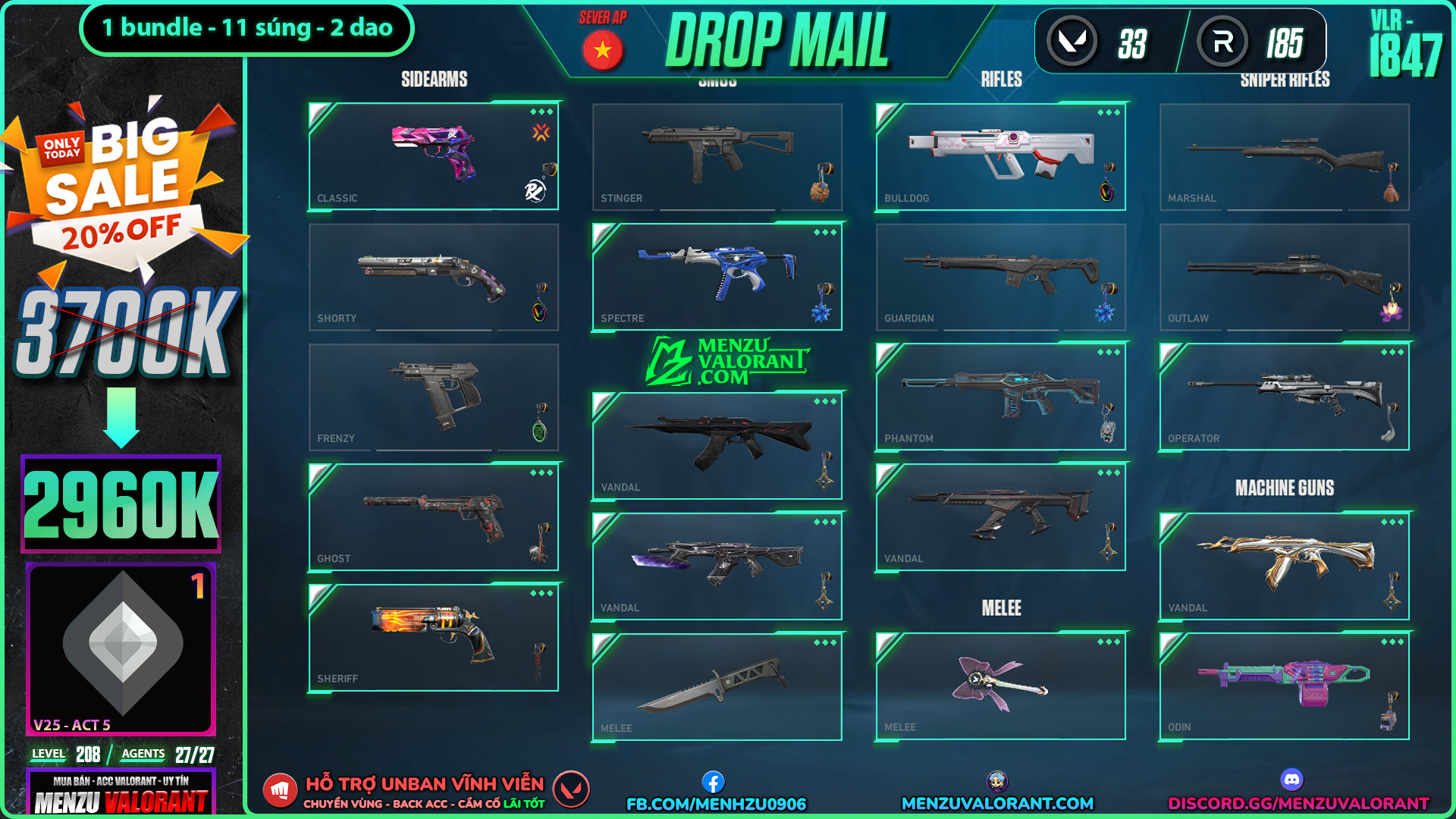Screen dimensions: 1456x819
Task: Open the Stinger SMG slot
Action: point(717,156)
